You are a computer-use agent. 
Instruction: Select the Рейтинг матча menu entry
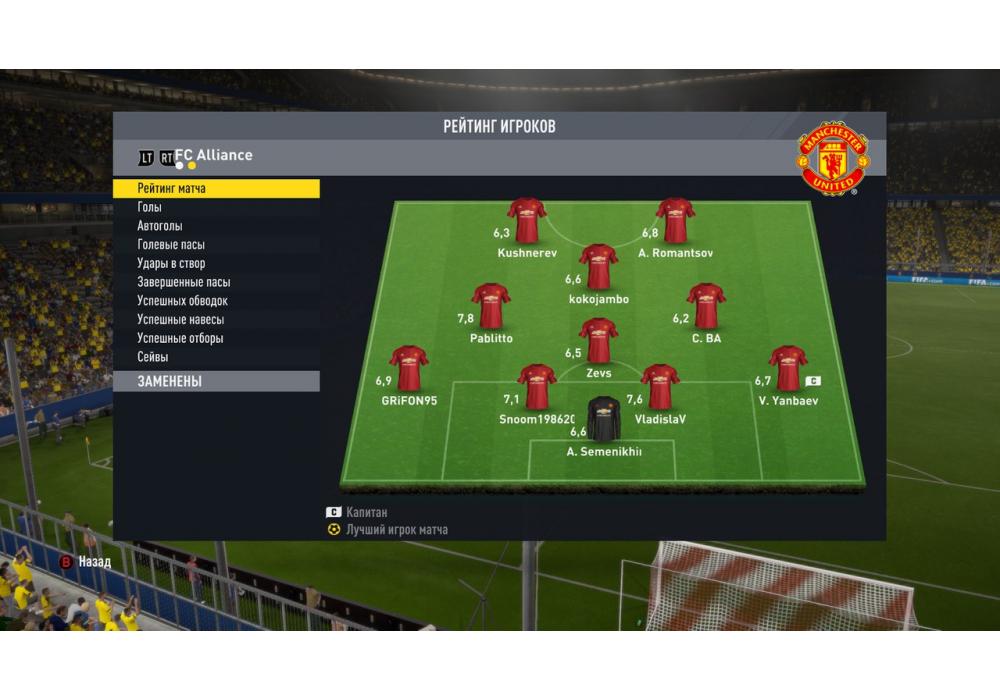coord(215,188)
